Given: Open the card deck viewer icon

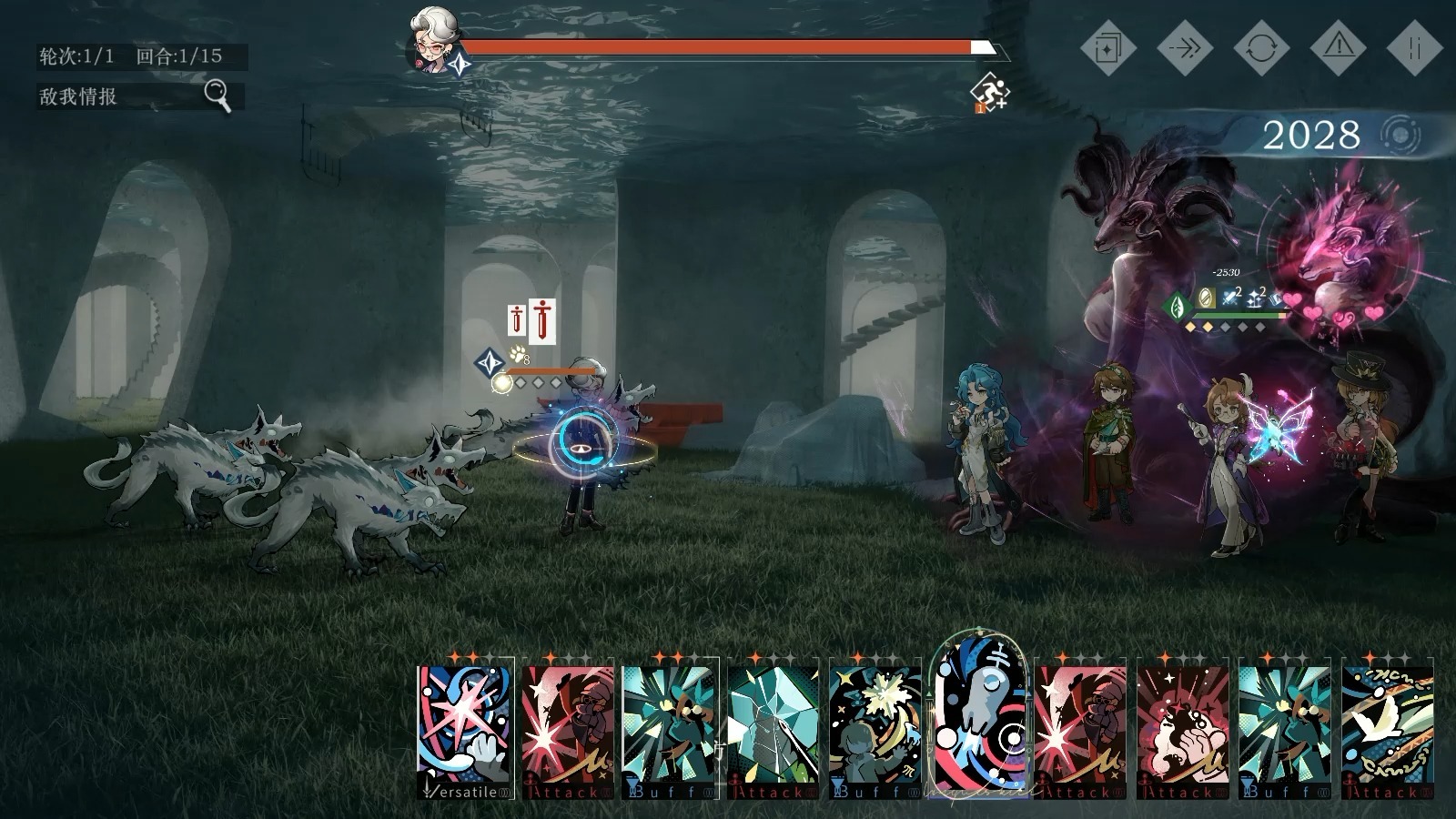Looking at the screenshot, I should 1107,47.
